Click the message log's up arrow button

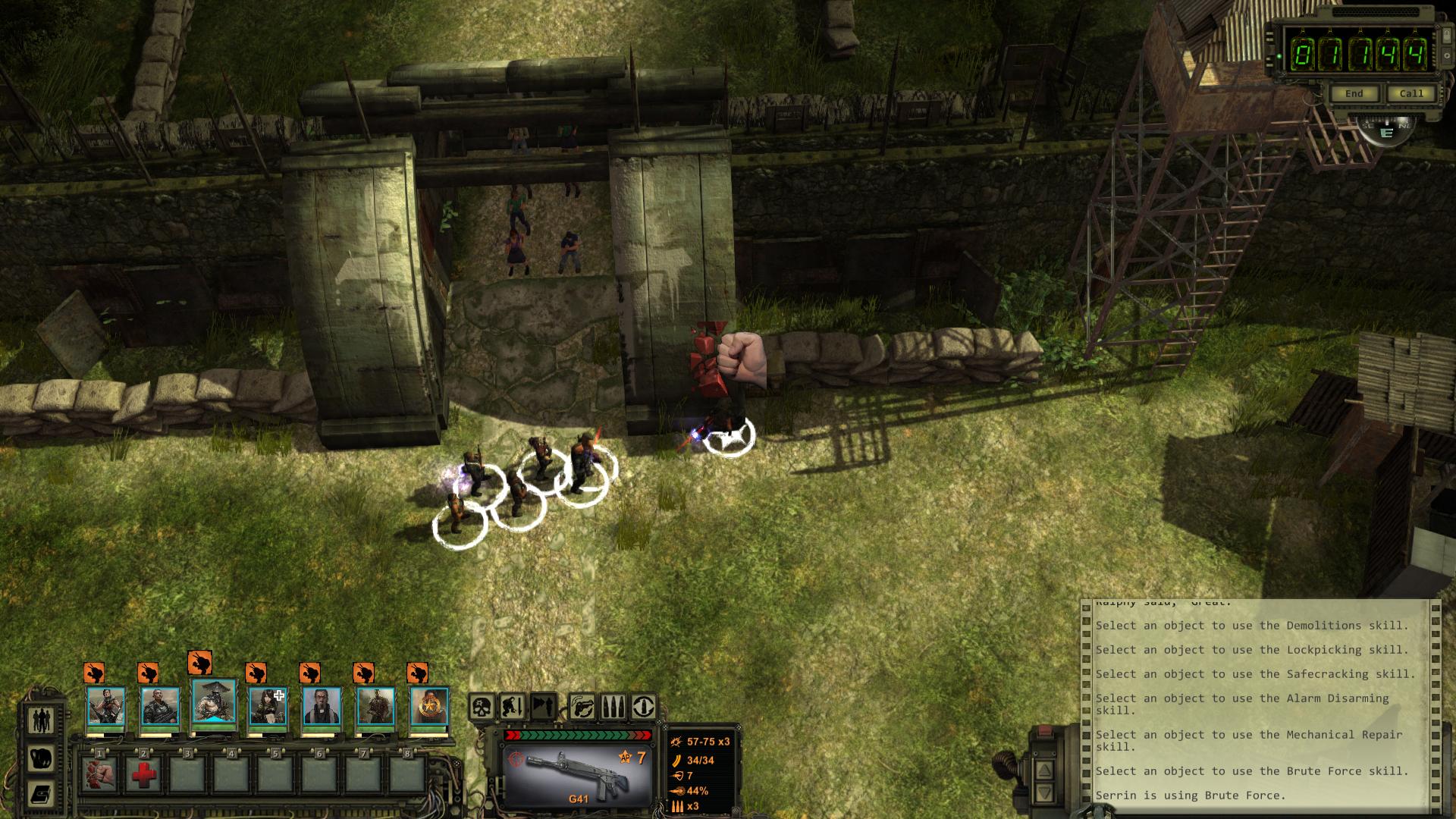pyautogui.click(x=1044, y=770)
